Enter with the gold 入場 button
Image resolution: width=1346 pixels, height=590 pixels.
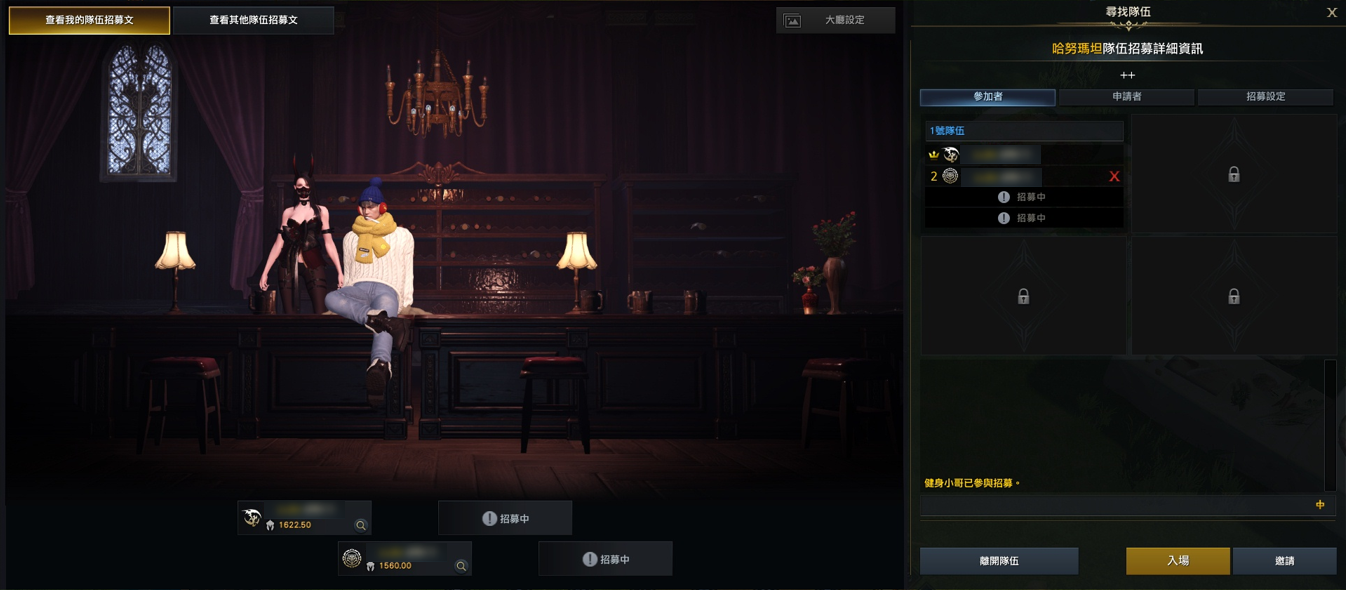[1177, 561]
